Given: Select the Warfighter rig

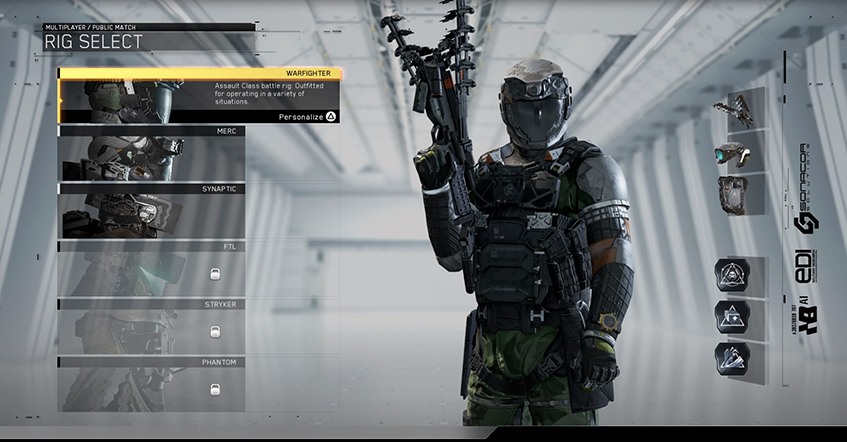Looking at the screenshot, I should [x=200, y=96].
